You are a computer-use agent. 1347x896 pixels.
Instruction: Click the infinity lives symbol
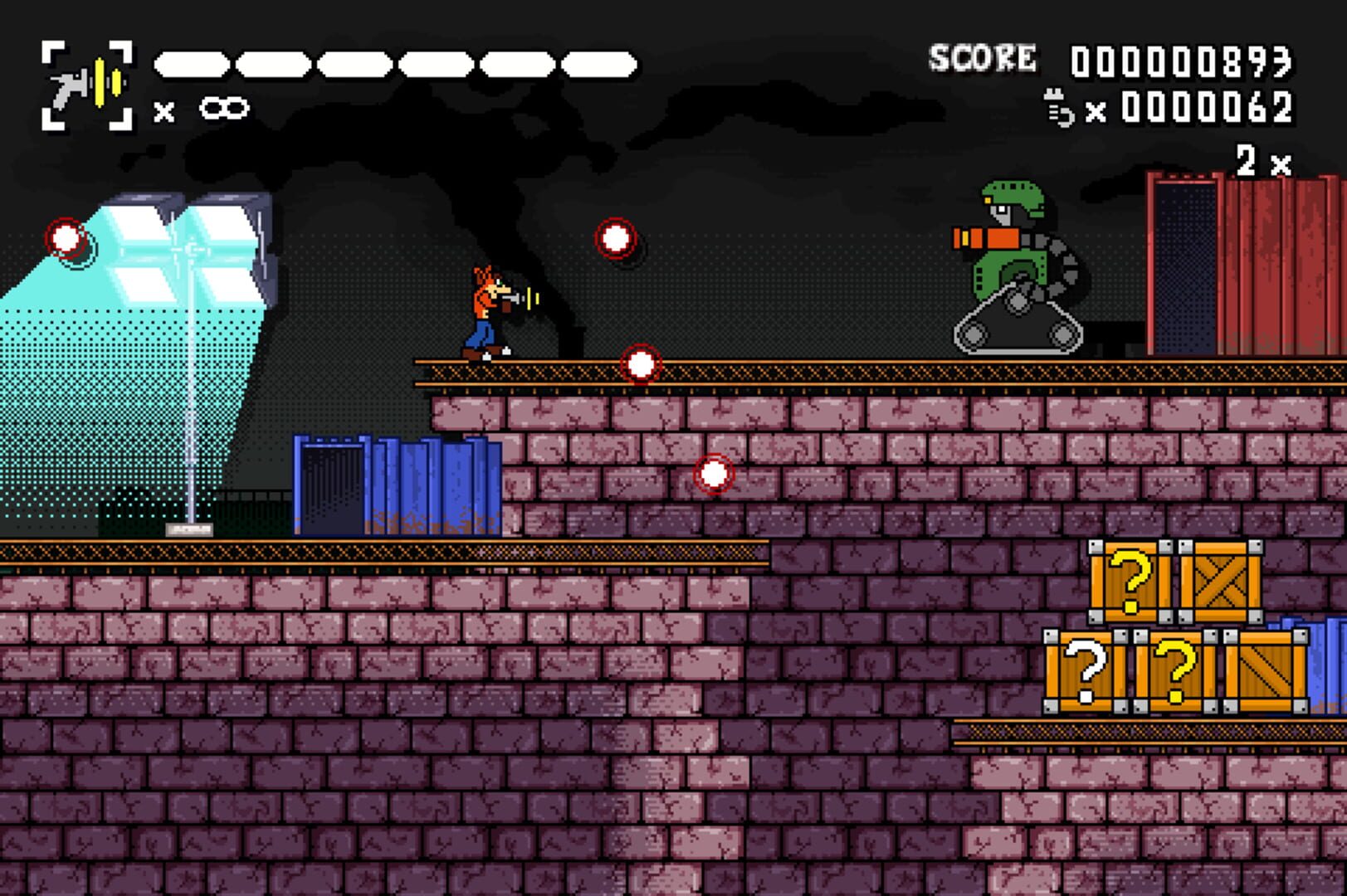click(224, 108)
